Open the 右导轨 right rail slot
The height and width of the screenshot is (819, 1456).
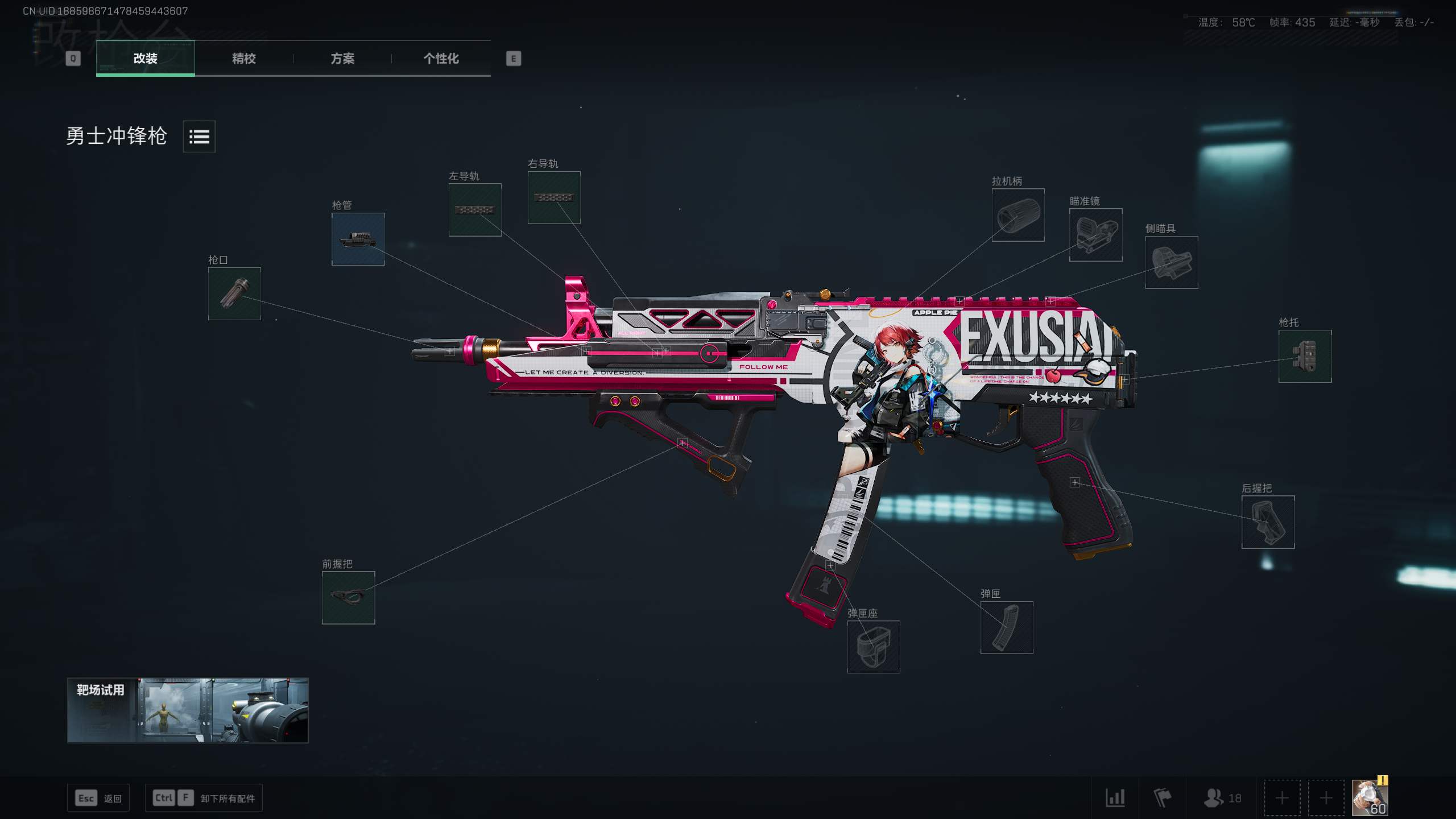(553, 197)
